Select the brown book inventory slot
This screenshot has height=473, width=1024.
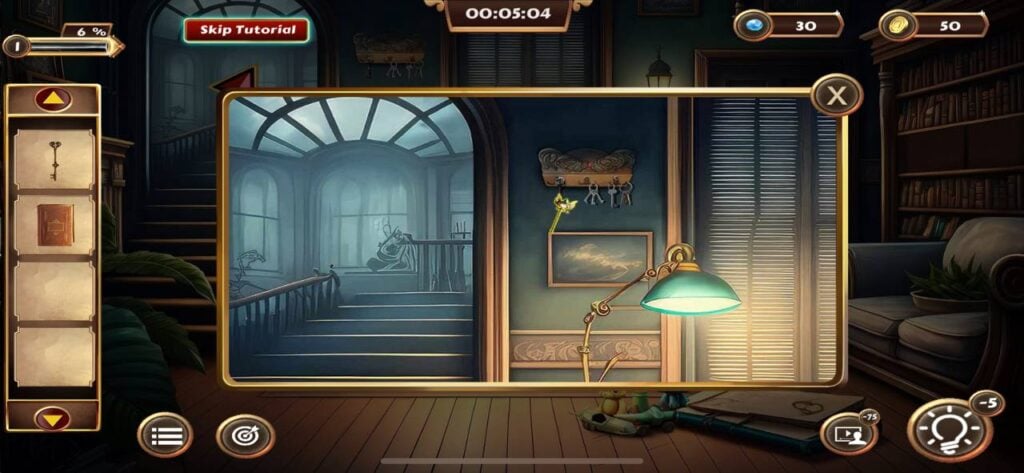tap(54, 224)
